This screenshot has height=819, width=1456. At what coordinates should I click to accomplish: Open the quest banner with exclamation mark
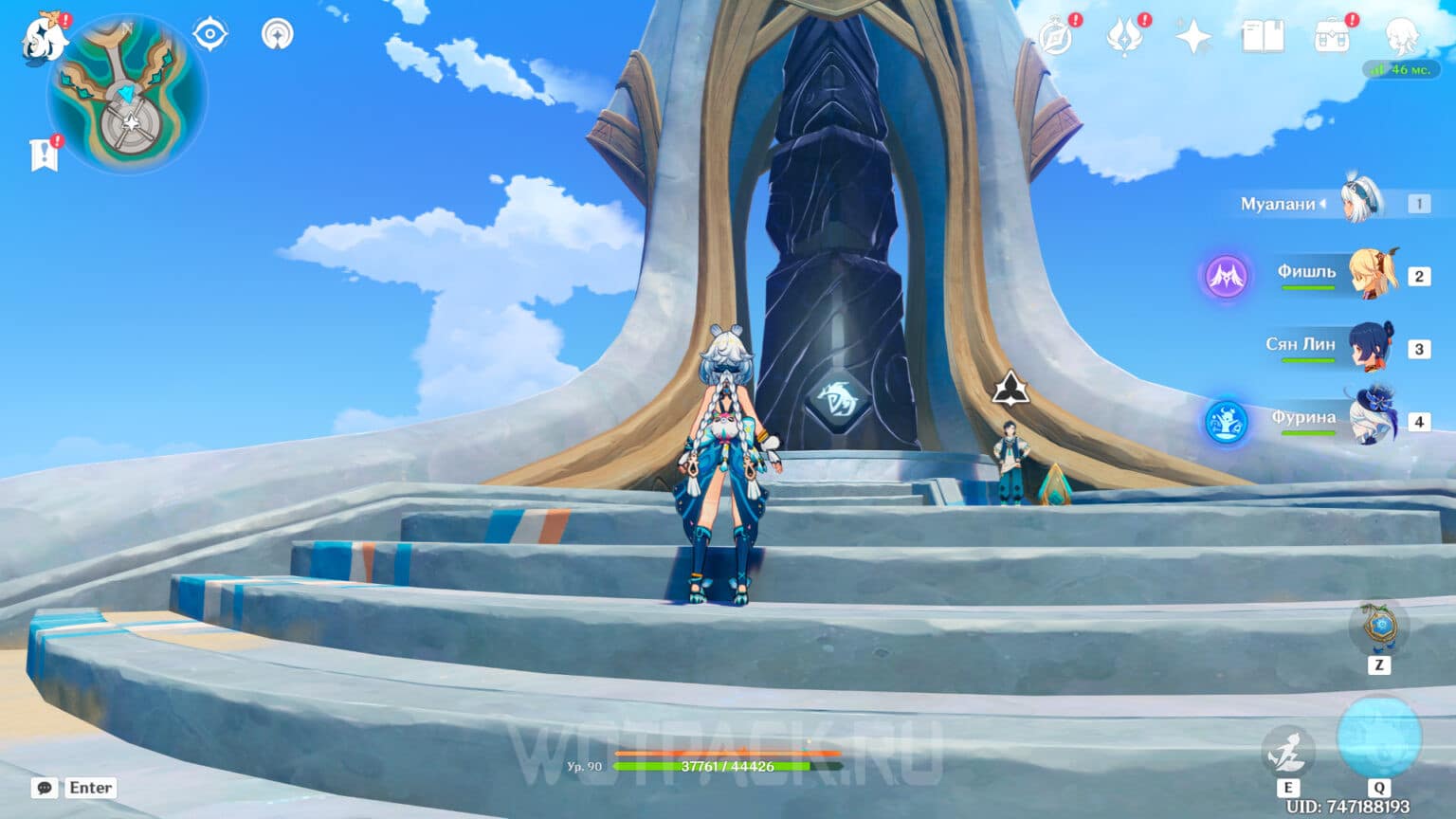coord(40,150)
